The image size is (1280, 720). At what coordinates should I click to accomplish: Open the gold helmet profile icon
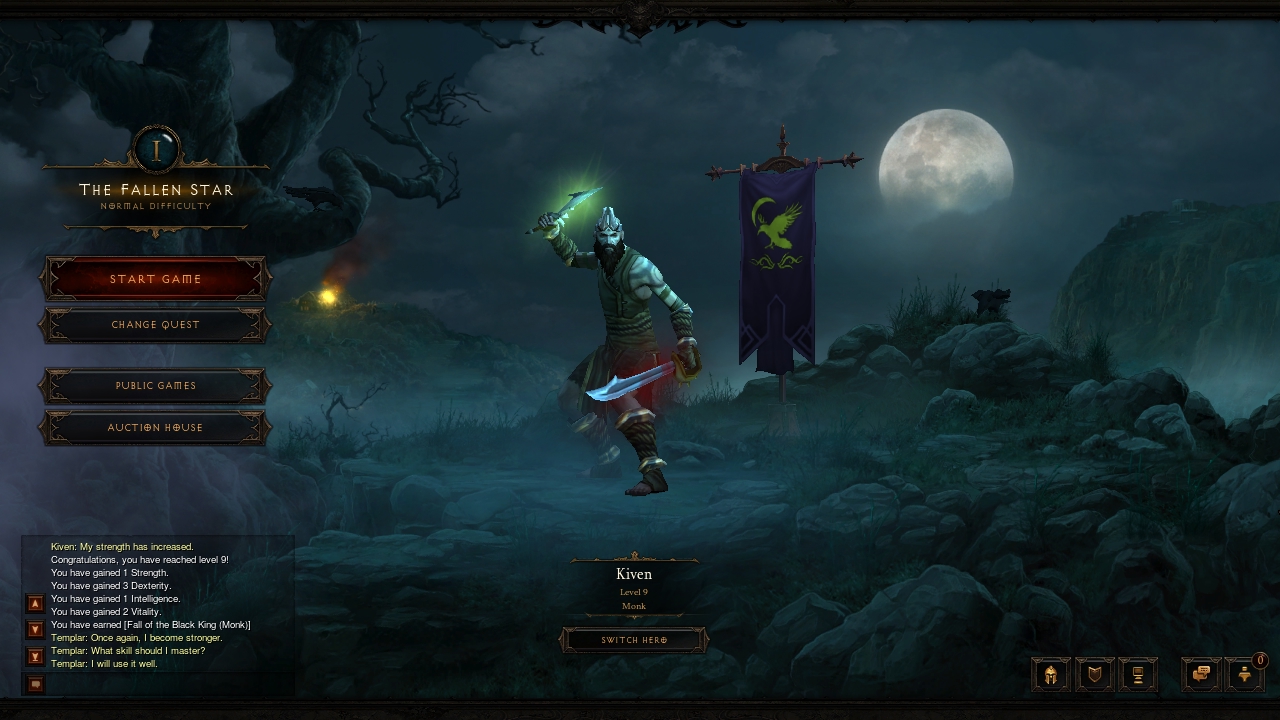click(1051, 675)
